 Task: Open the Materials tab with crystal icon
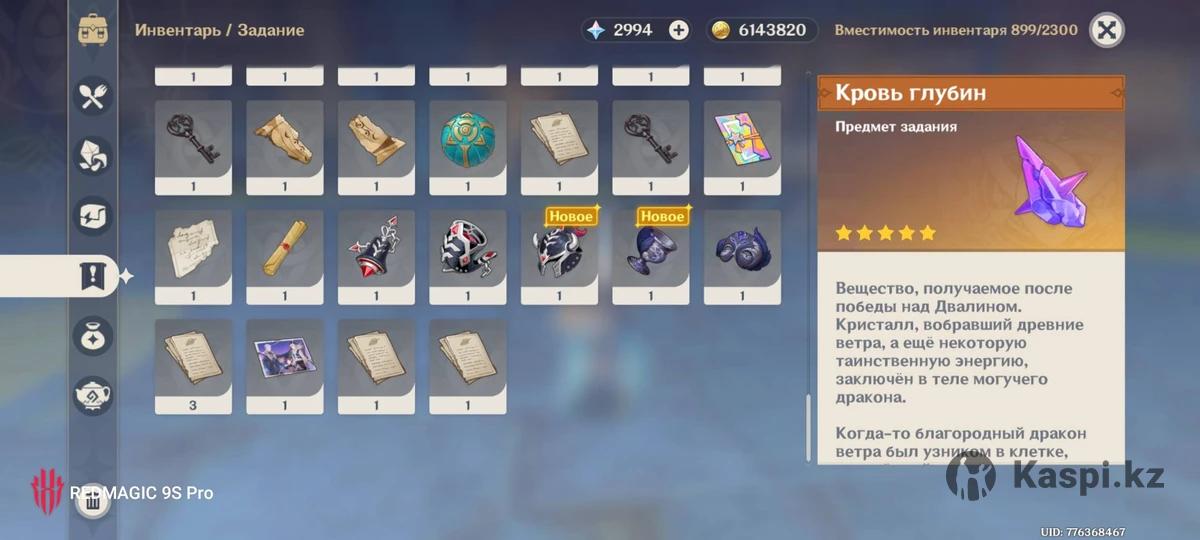(93, 156)
